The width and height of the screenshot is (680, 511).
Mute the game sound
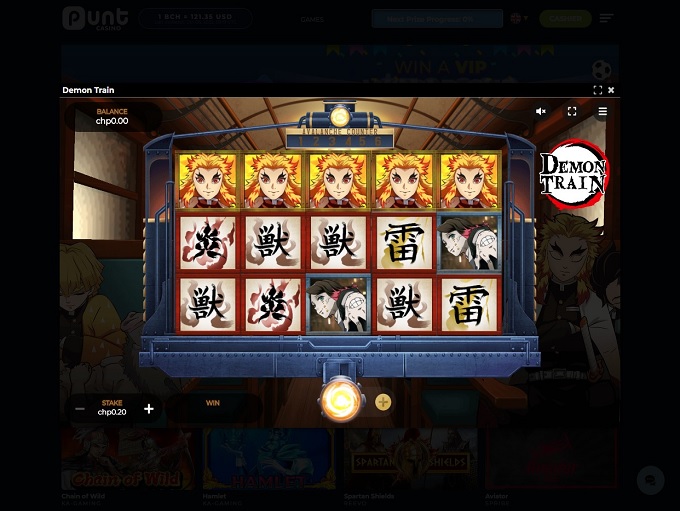pos(541,112)
